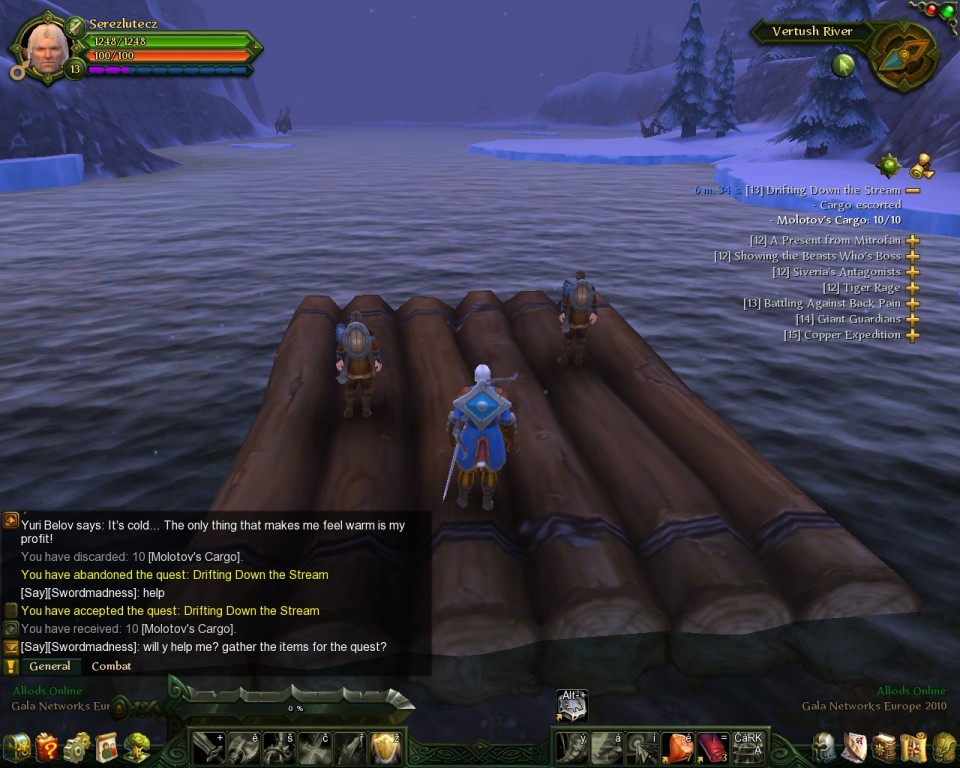960x768 pixels.
Task: Open the red question mark help book
Action: (x=47, y=747)
